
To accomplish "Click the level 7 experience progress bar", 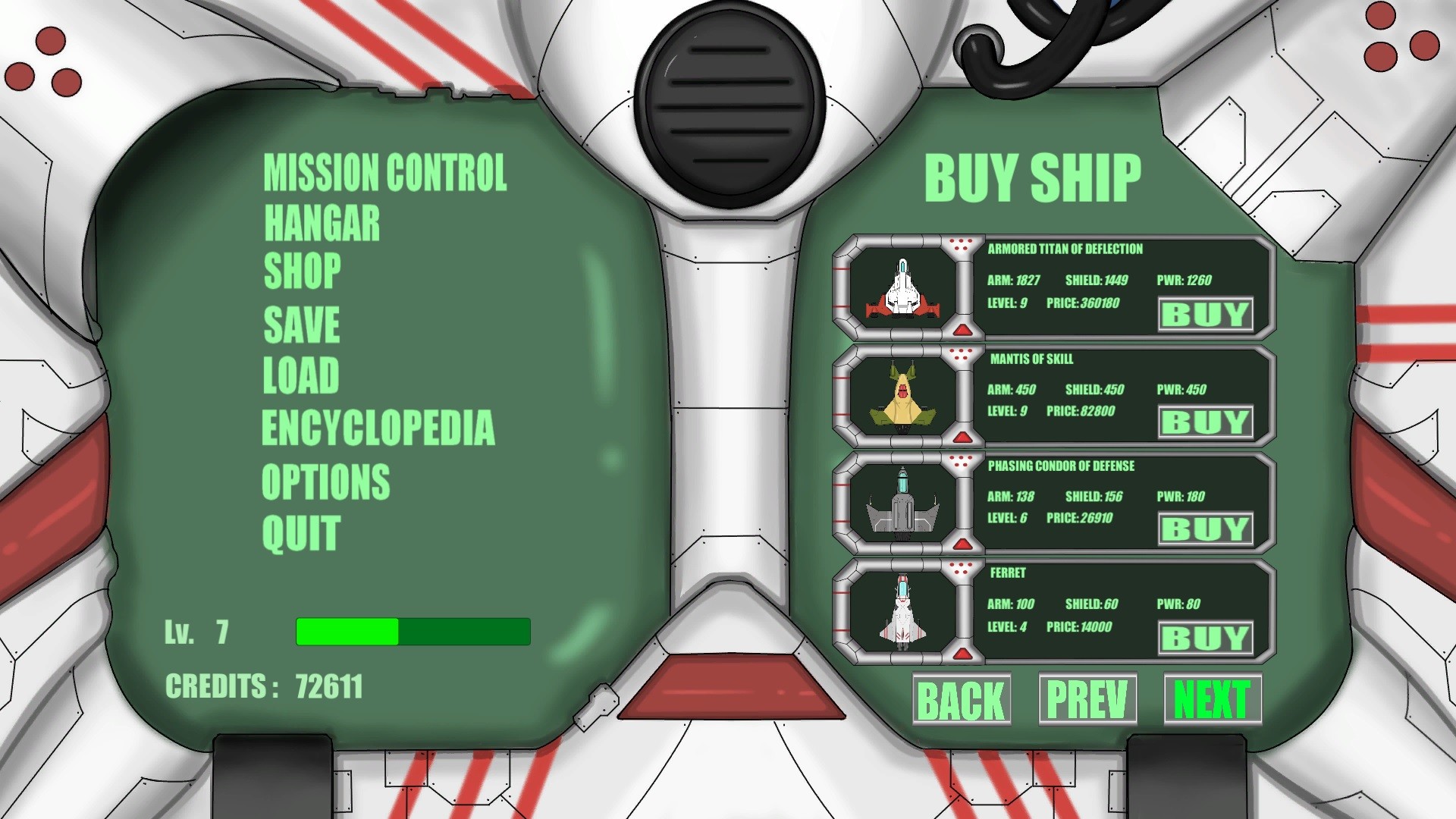I will point(413,629).
